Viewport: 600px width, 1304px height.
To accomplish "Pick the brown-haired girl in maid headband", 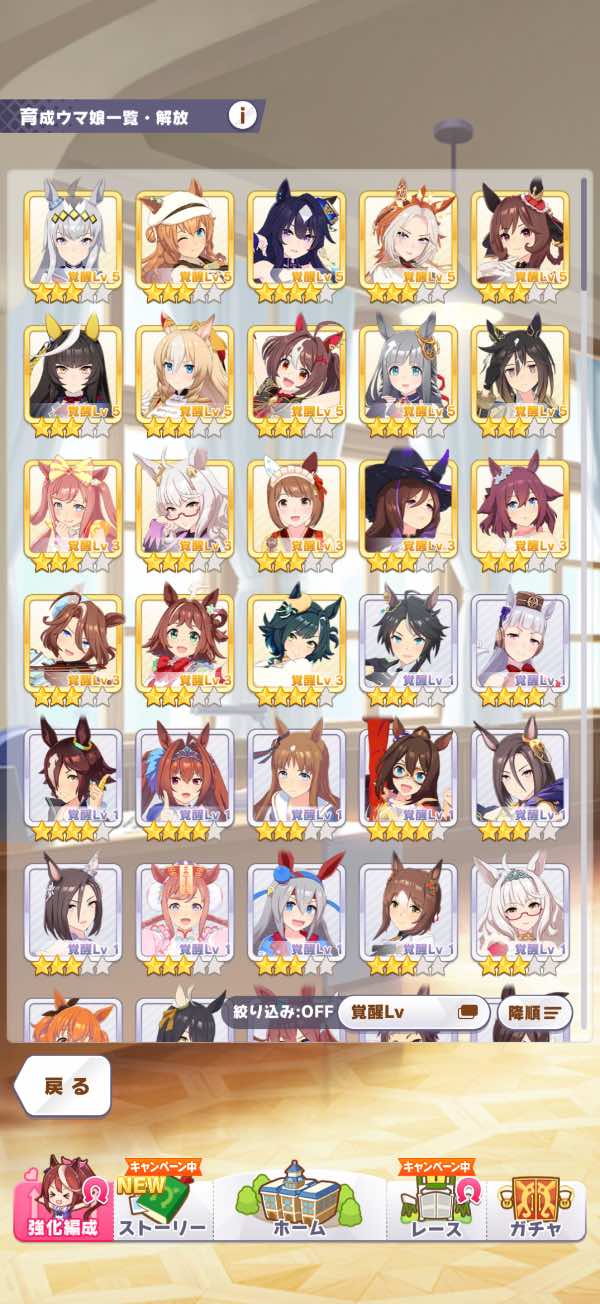I will [297, 511].
